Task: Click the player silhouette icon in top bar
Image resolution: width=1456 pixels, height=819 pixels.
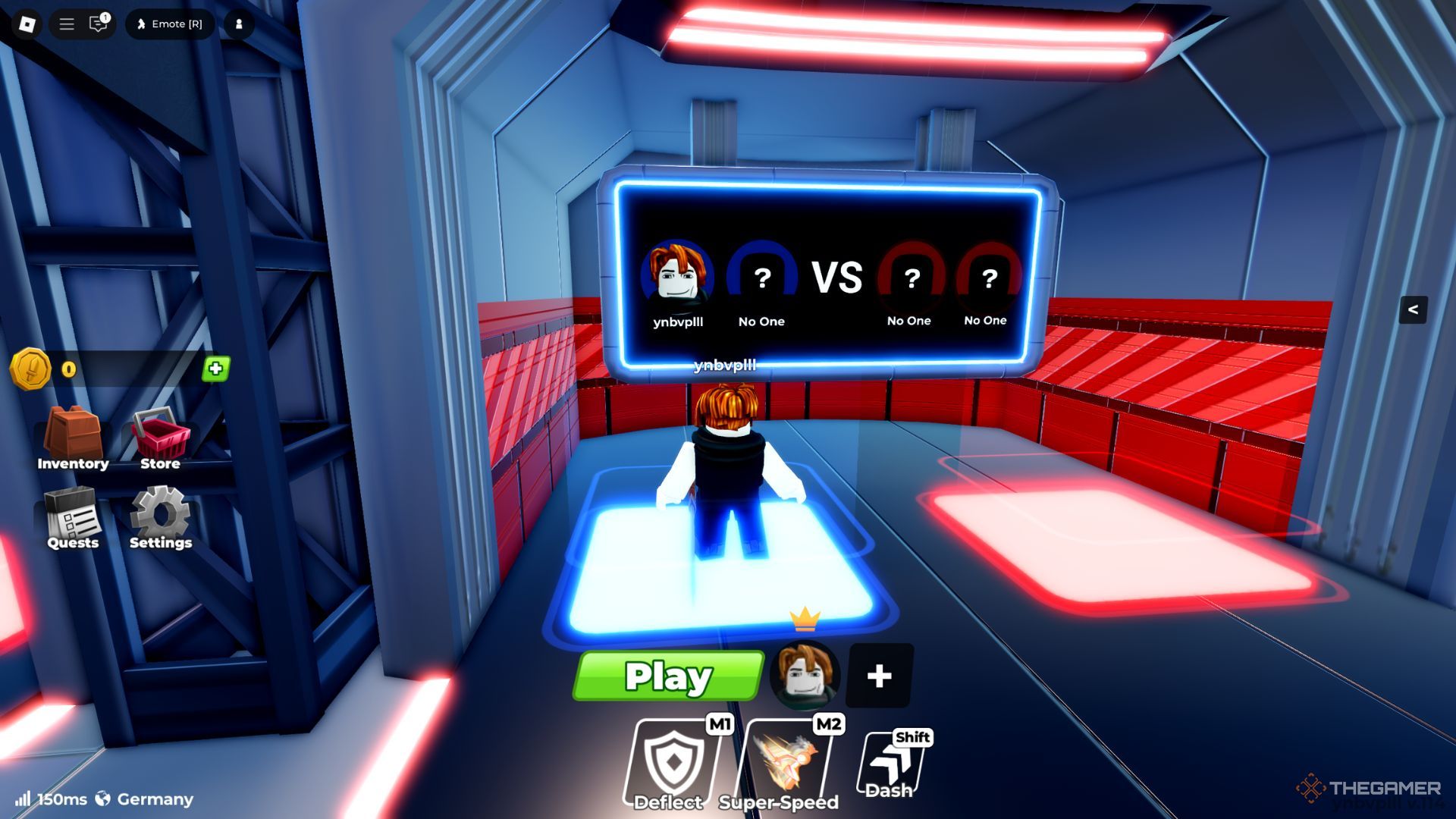Action: click(x=239, y=24)
